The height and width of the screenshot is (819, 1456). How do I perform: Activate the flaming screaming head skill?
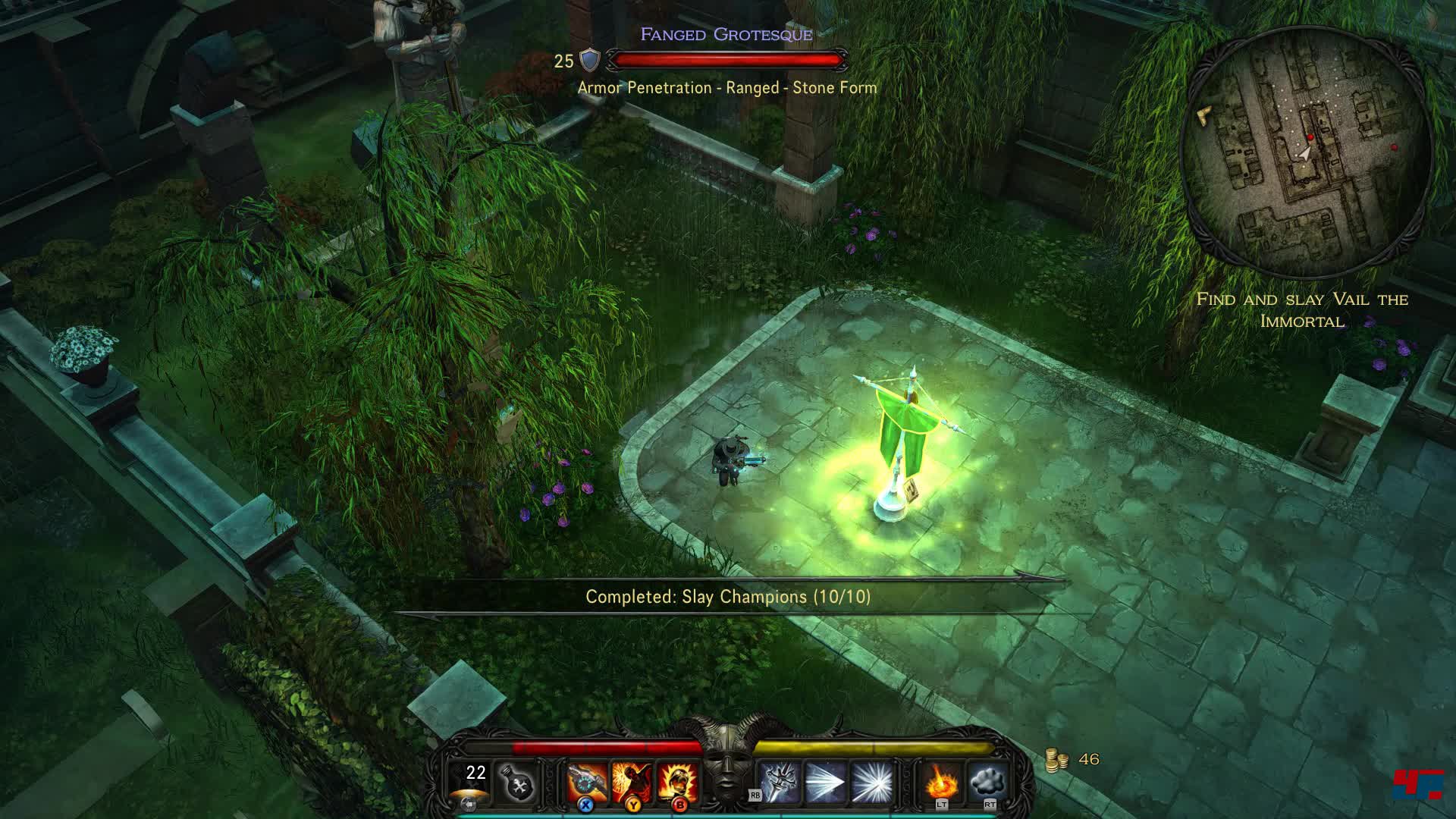pyautogui.click(x=677, y=783)
